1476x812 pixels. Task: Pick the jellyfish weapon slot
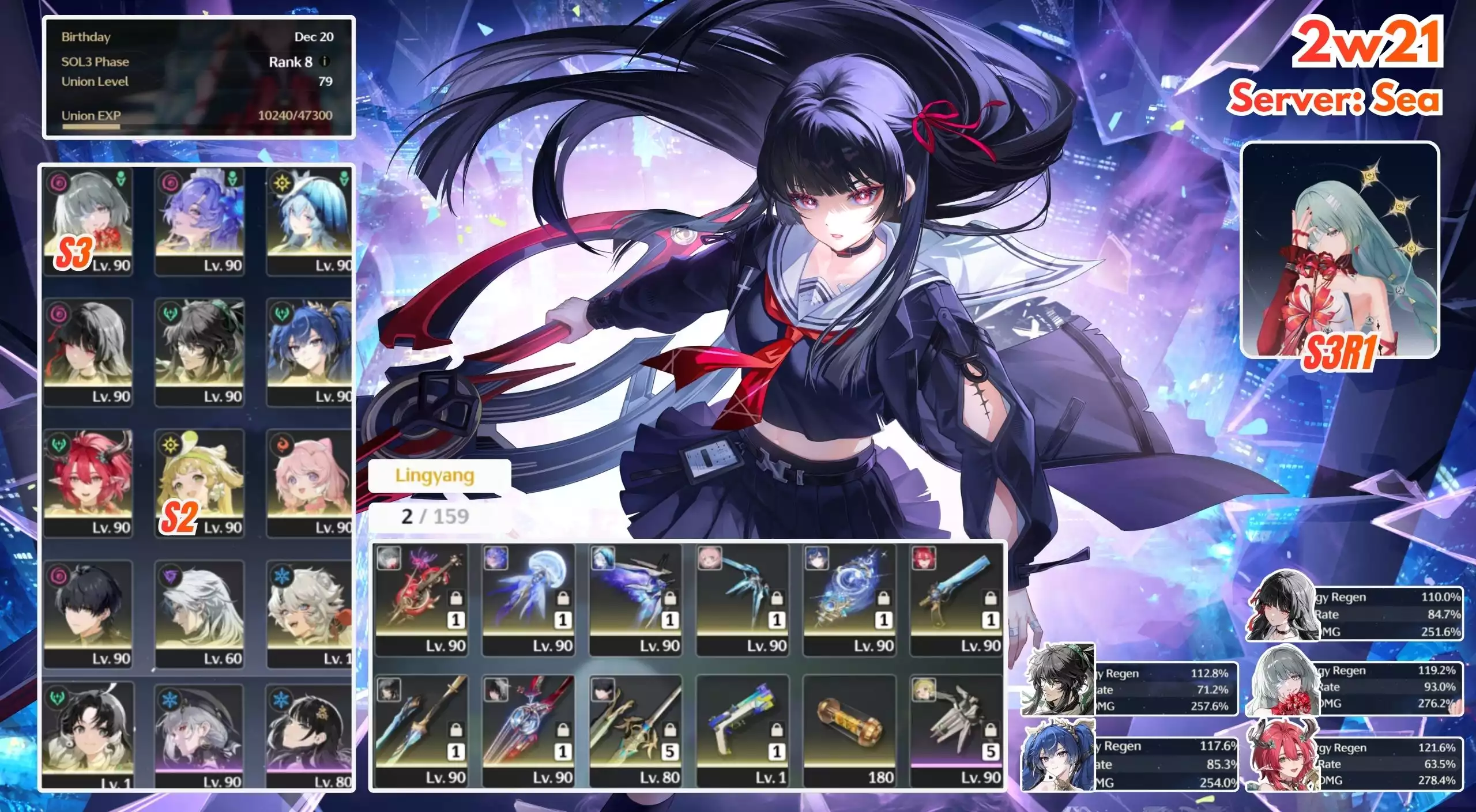point(529,599)
